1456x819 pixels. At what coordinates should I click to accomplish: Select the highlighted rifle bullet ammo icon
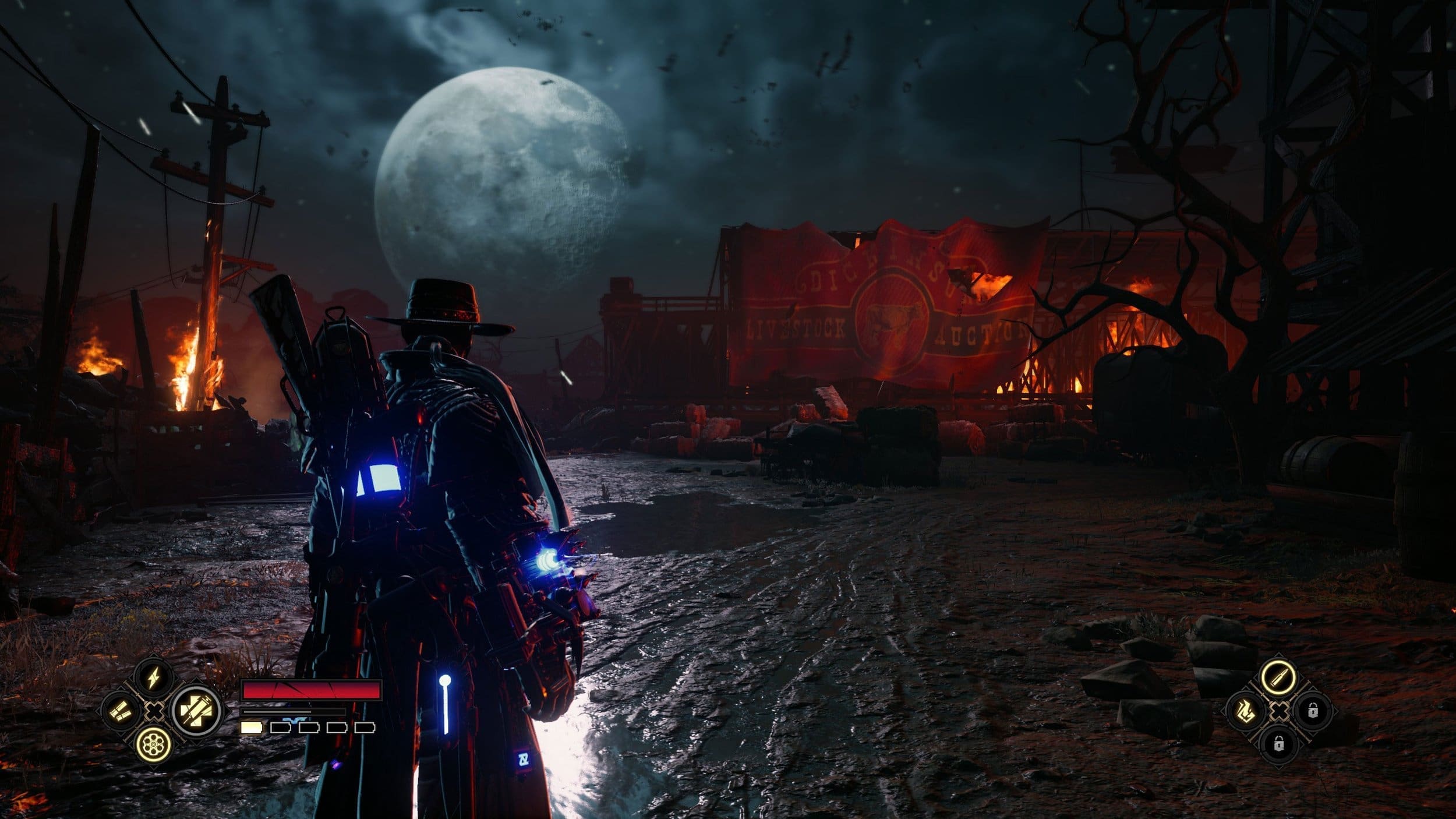(1280, 677)
